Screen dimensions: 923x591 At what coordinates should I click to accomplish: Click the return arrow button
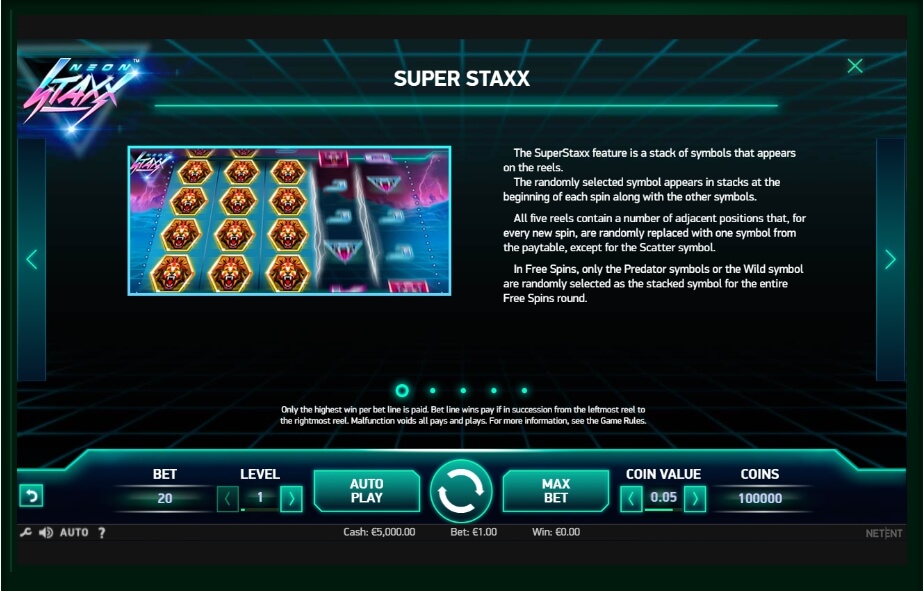pos(31,496)
